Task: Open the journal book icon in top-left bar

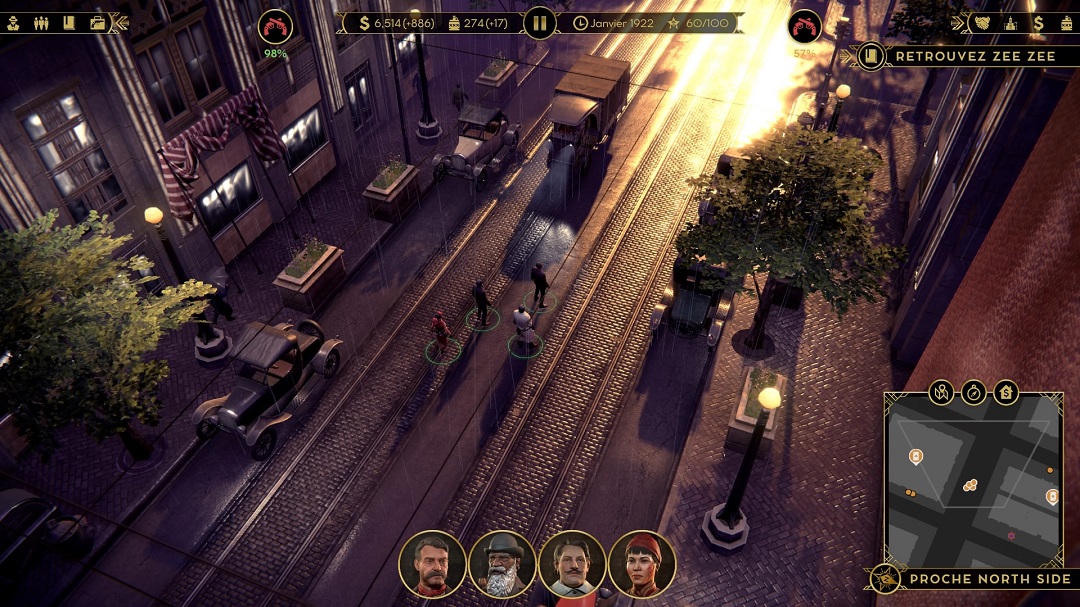Action: (69, 22)
